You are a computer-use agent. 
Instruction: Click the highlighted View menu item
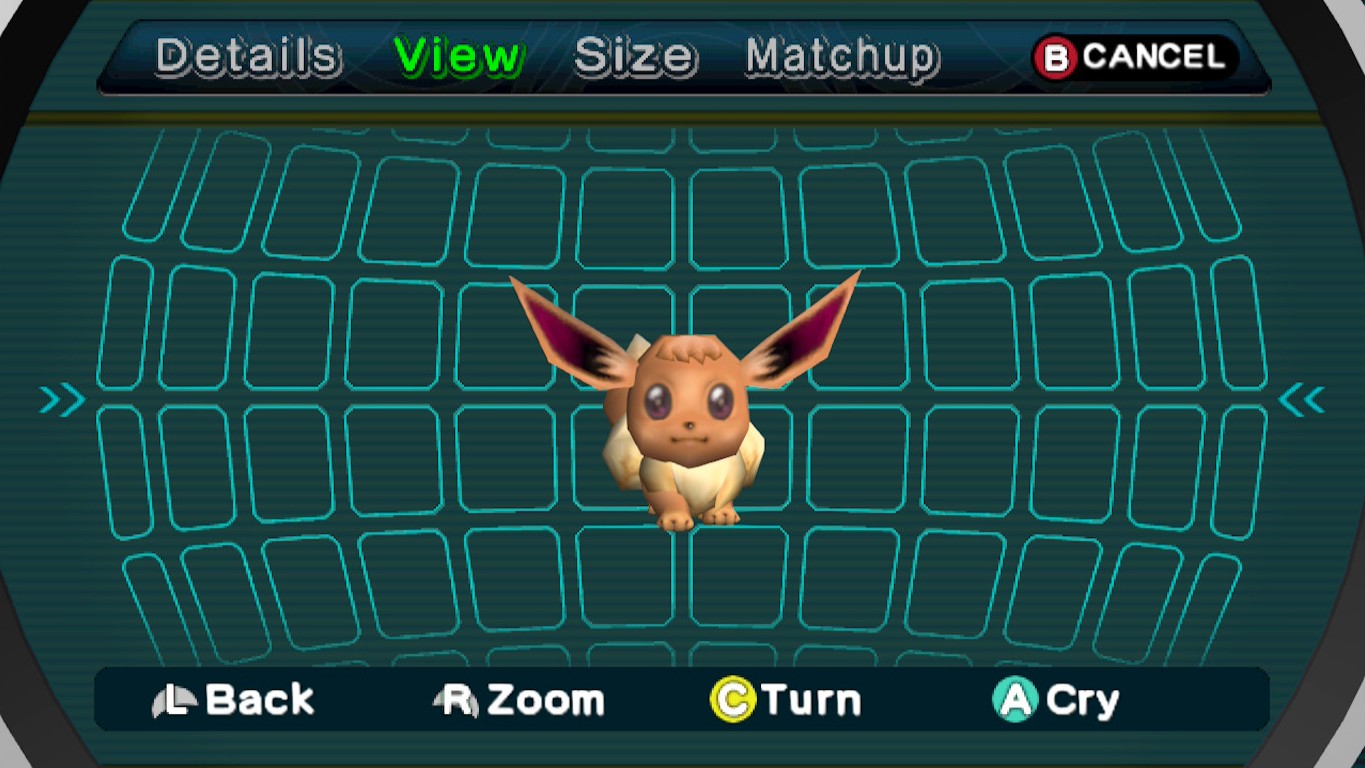[x=460, y=55]
